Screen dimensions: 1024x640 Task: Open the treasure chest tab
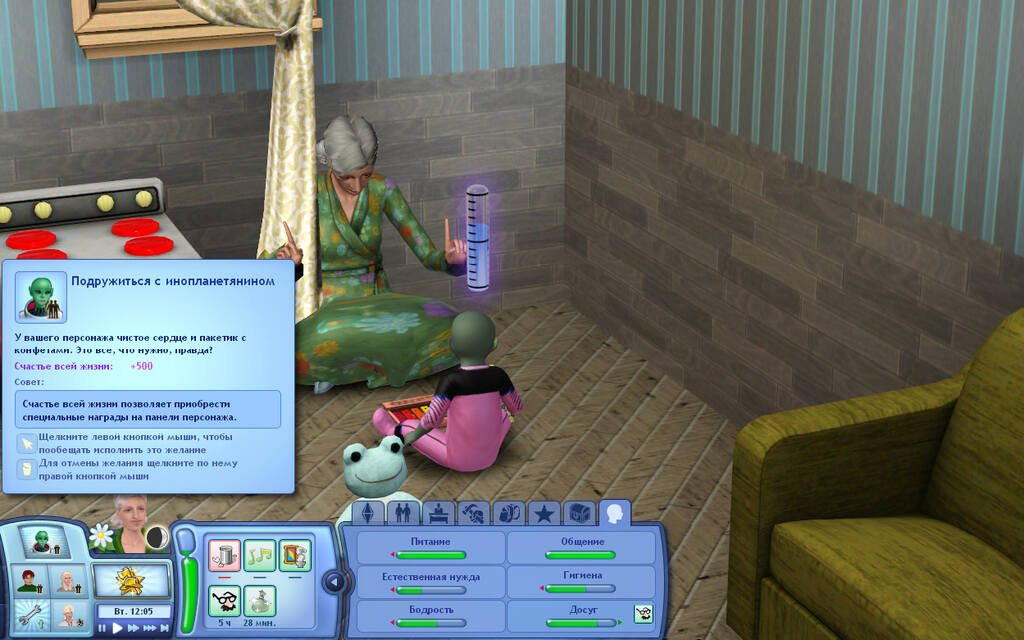coord(579,514)
